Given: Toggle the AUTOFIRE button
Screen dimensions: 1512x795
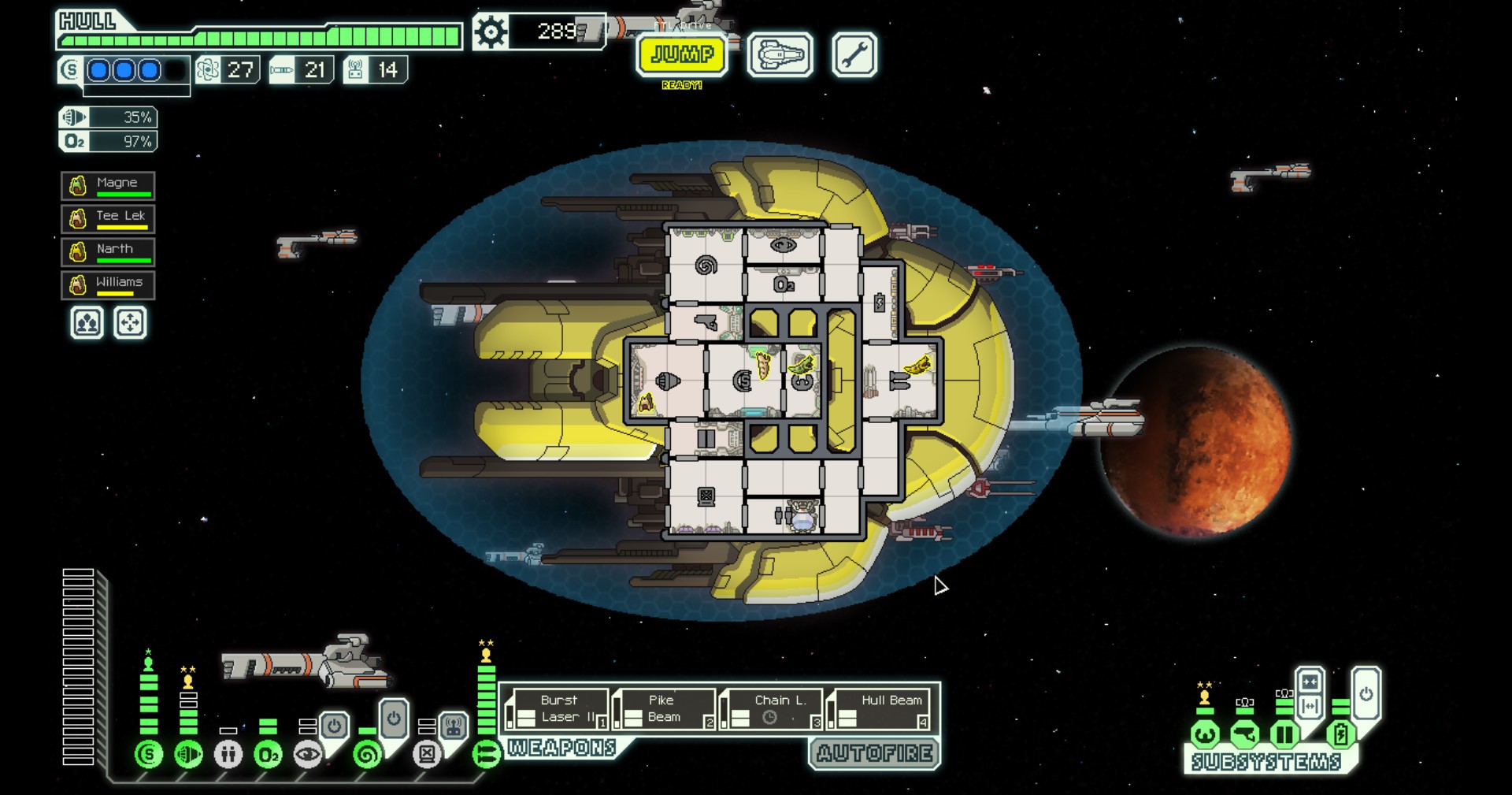Looking at the screenshot, I should (x=875, y=754).
